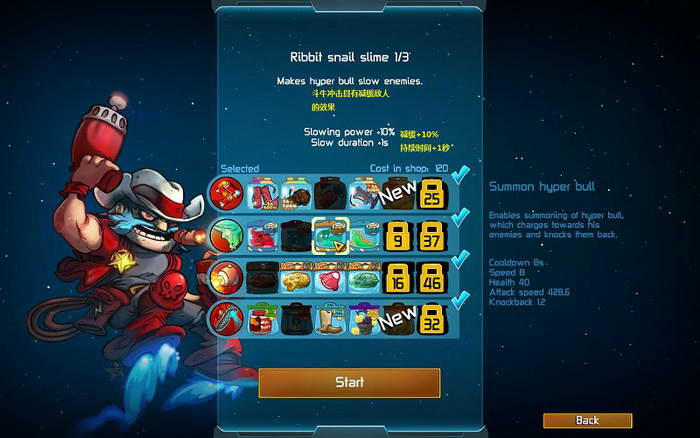The width and height of the screenshot is (700, 438).
Task: Go back to the previous screen
Action: pos(587,420)
